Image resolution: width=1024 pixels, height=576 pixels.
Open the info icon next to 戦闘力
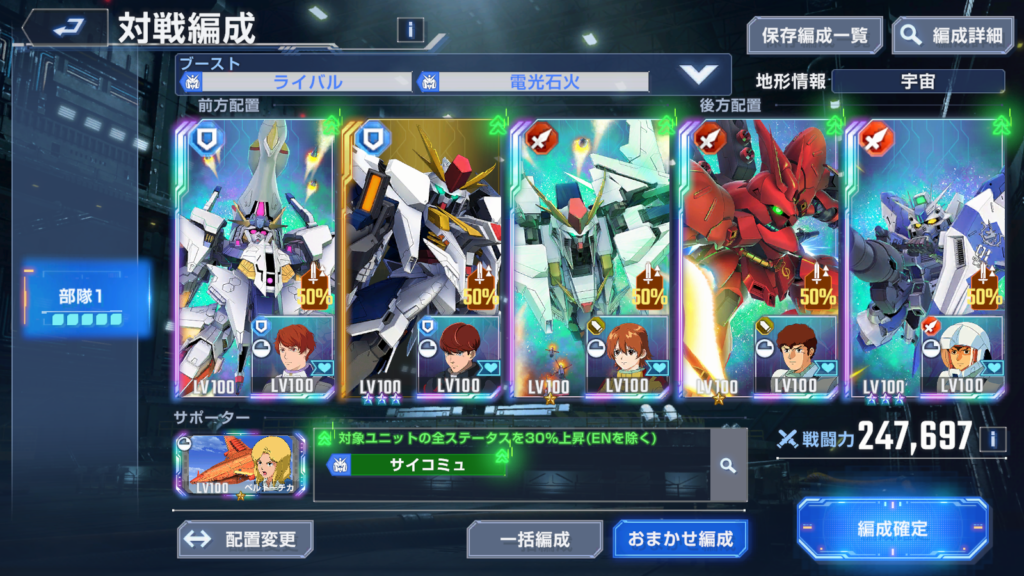(x=992, y=437)
